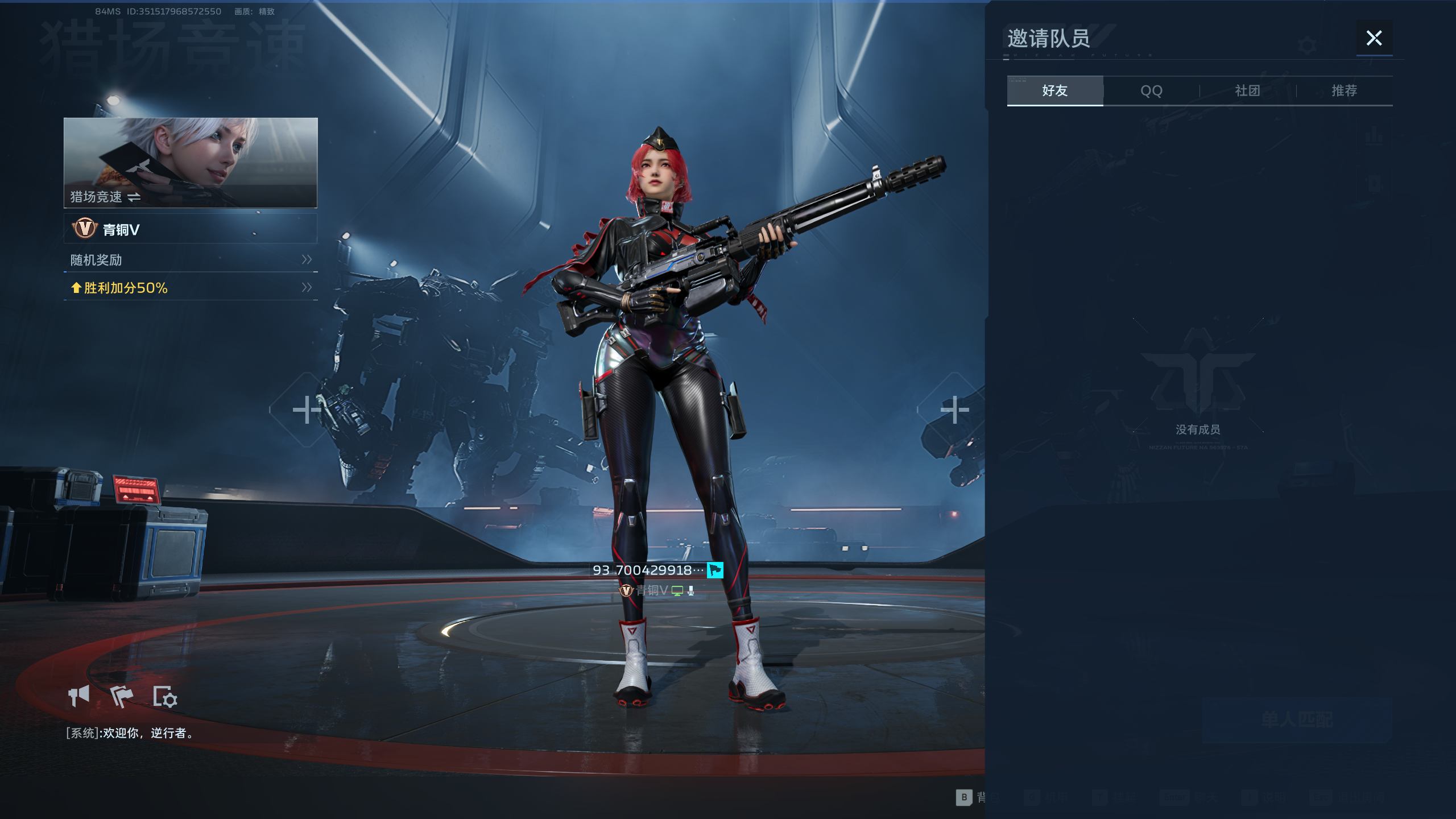Open the 青铜V rank details

[190, 229]
